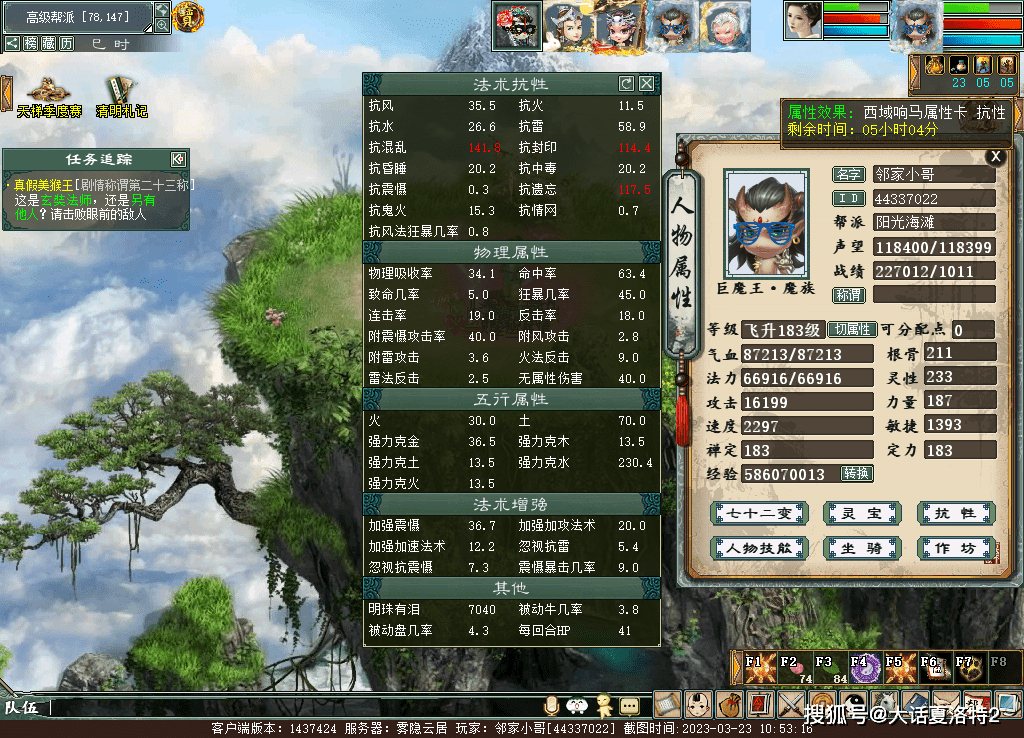Open the 榜 rankings button
Image resolution: width=1024 pixels, height=738 pixels.
[x=31, y=43]
